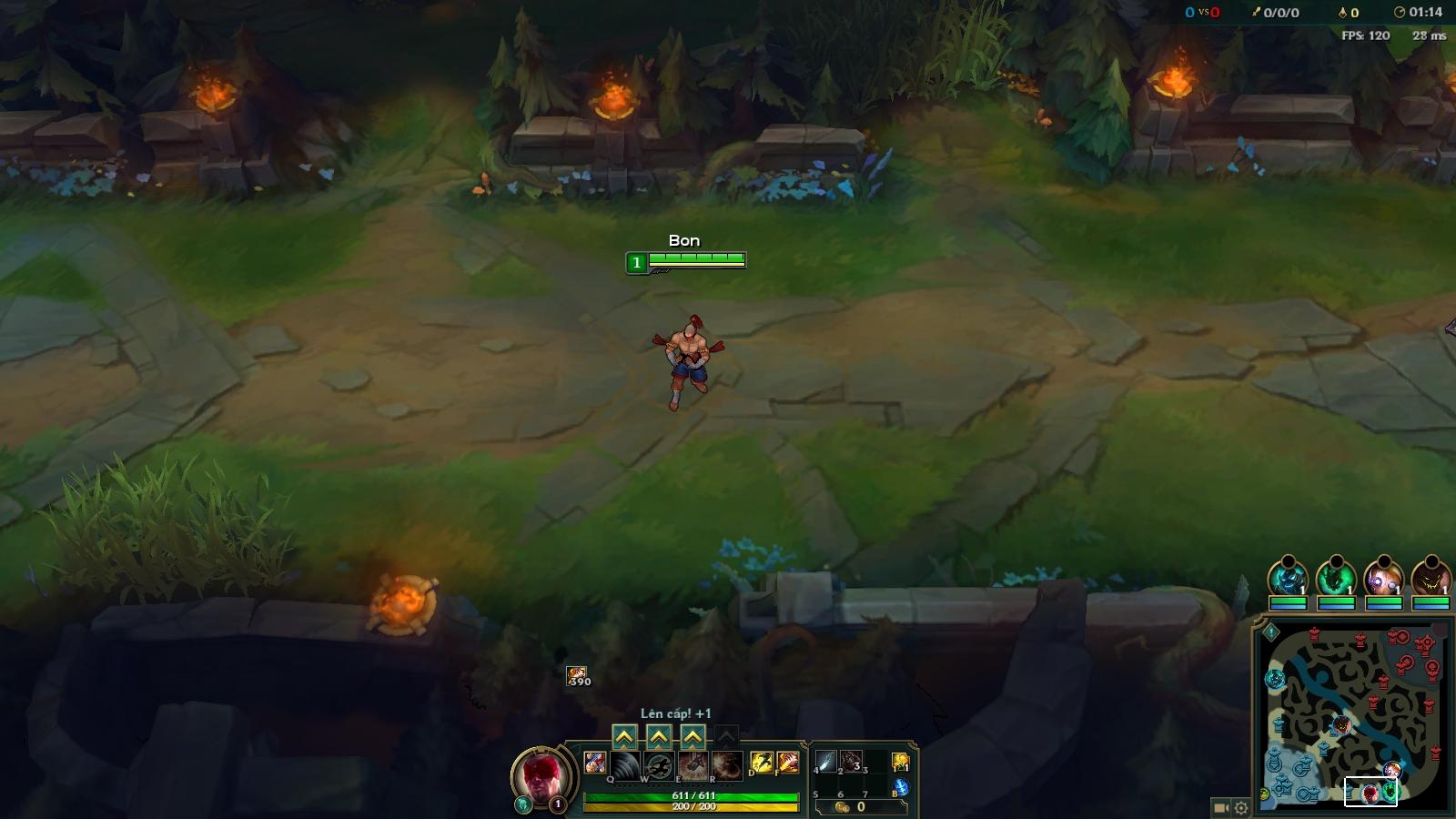Image resolution: width=1456 pixels, height=819 pixels.
Task: Use the stacked item in slot 2
Action: point(852,762)
